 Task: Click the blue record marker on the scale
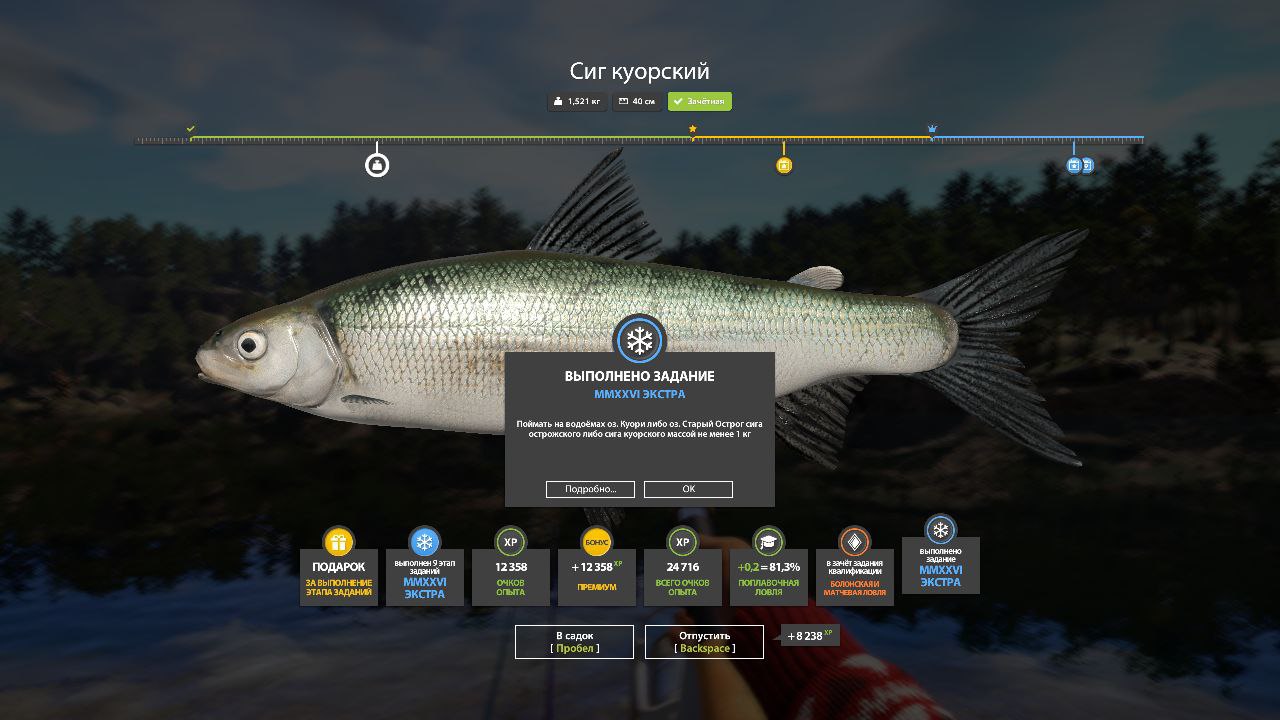pyautogui.click(x=1076, y=165)
